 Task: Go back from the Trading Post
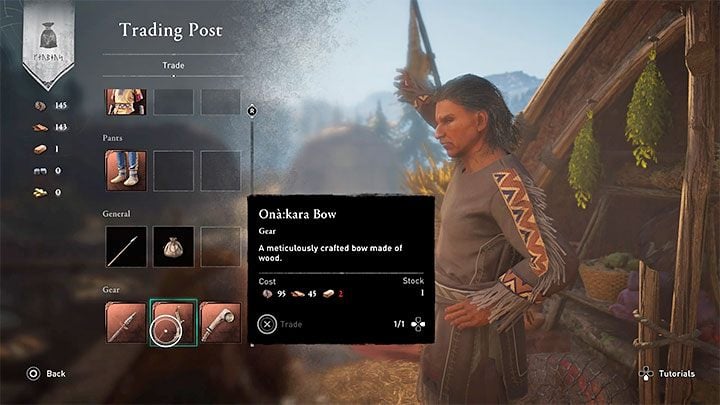(x=46, y=373)
